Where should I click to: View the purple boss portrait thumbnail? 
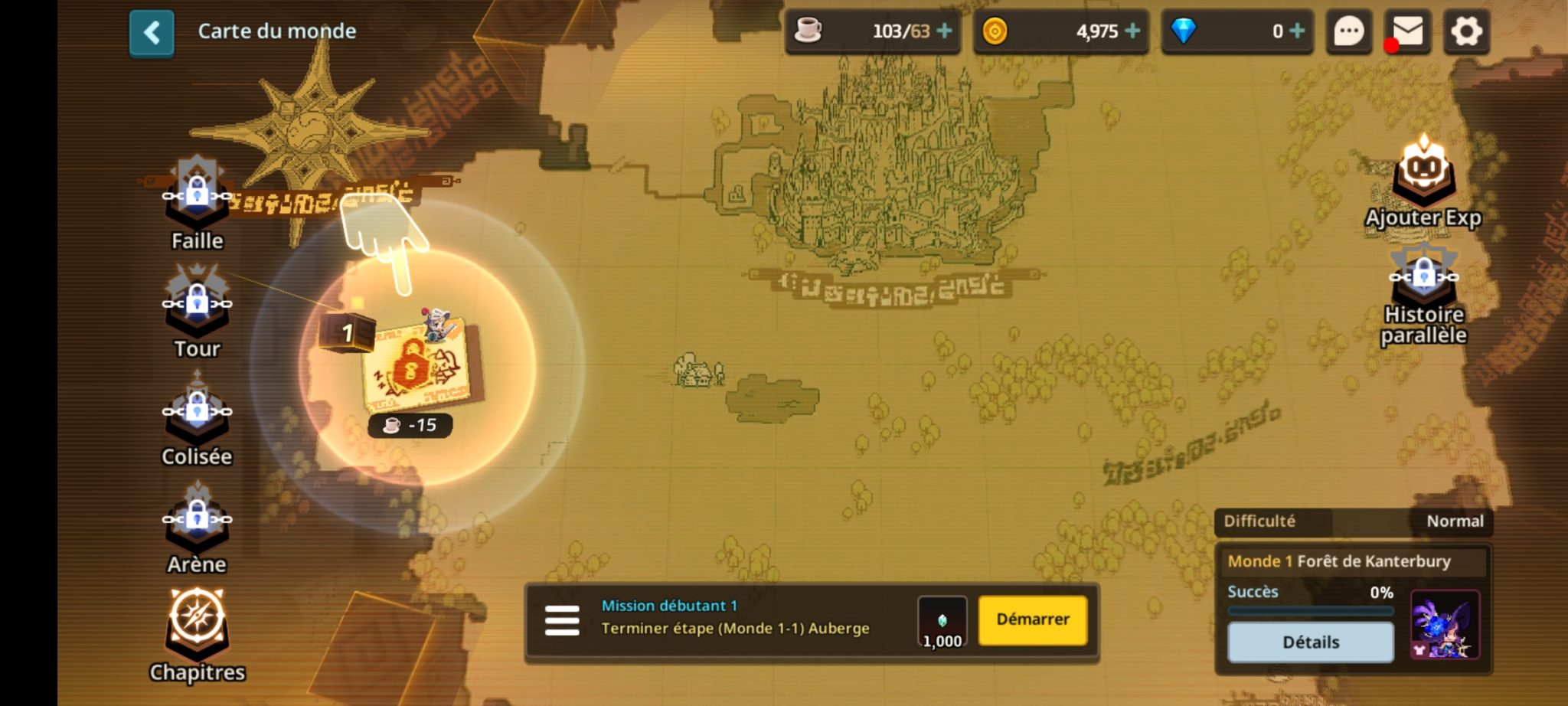1445,625
